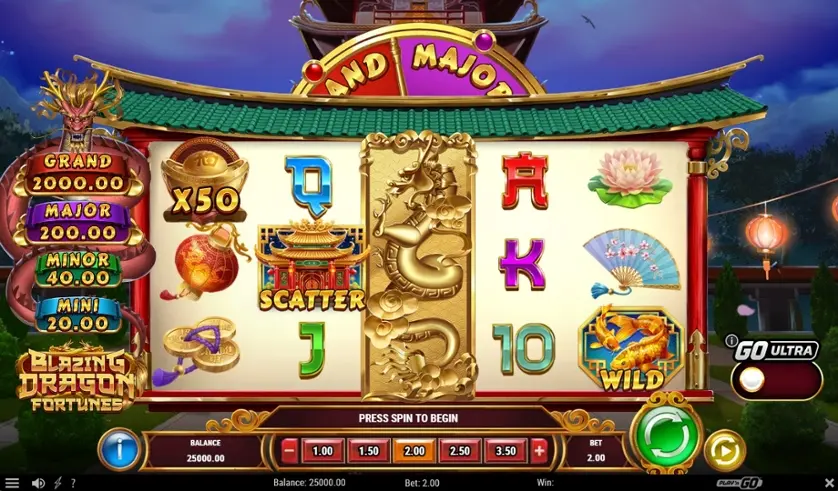This screenshot has height=491, width=838.
Task: Choose the 1.50 bet value
Action: (x=368, y=450)
